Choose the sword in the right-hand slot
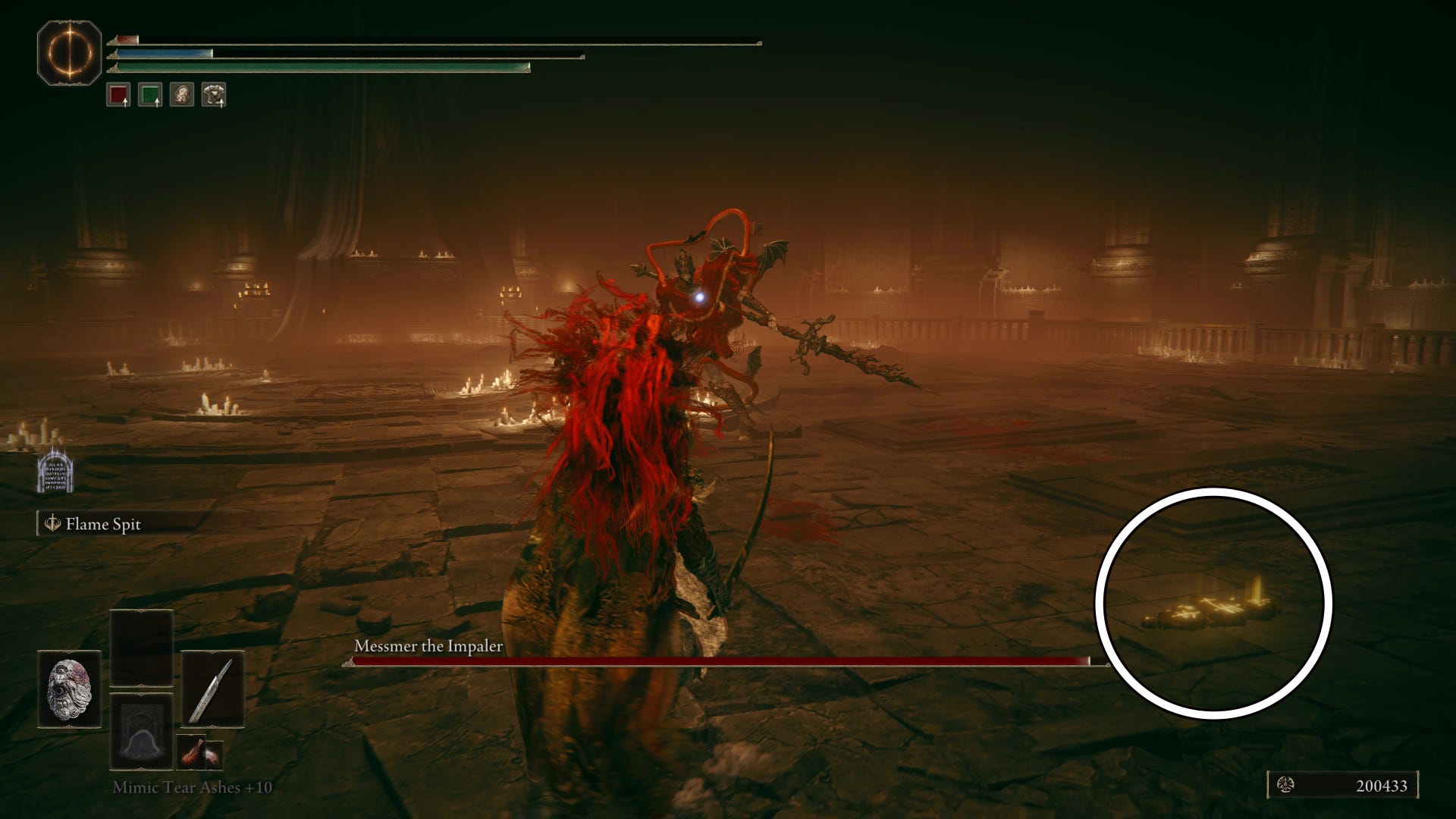1456x819 pixels. 212,689
